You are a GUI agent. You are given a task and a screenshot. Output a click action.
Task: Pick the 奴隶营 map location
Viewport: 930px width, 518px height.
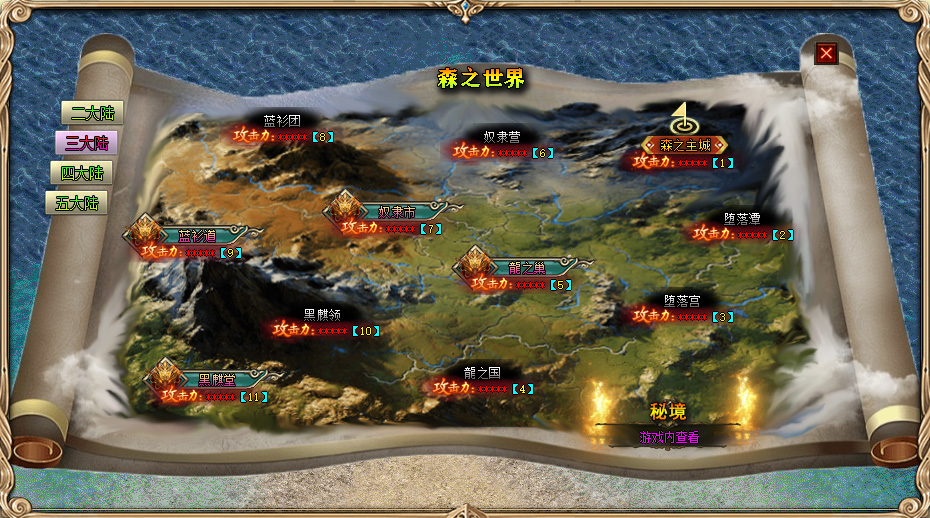(x=502, y=136)
